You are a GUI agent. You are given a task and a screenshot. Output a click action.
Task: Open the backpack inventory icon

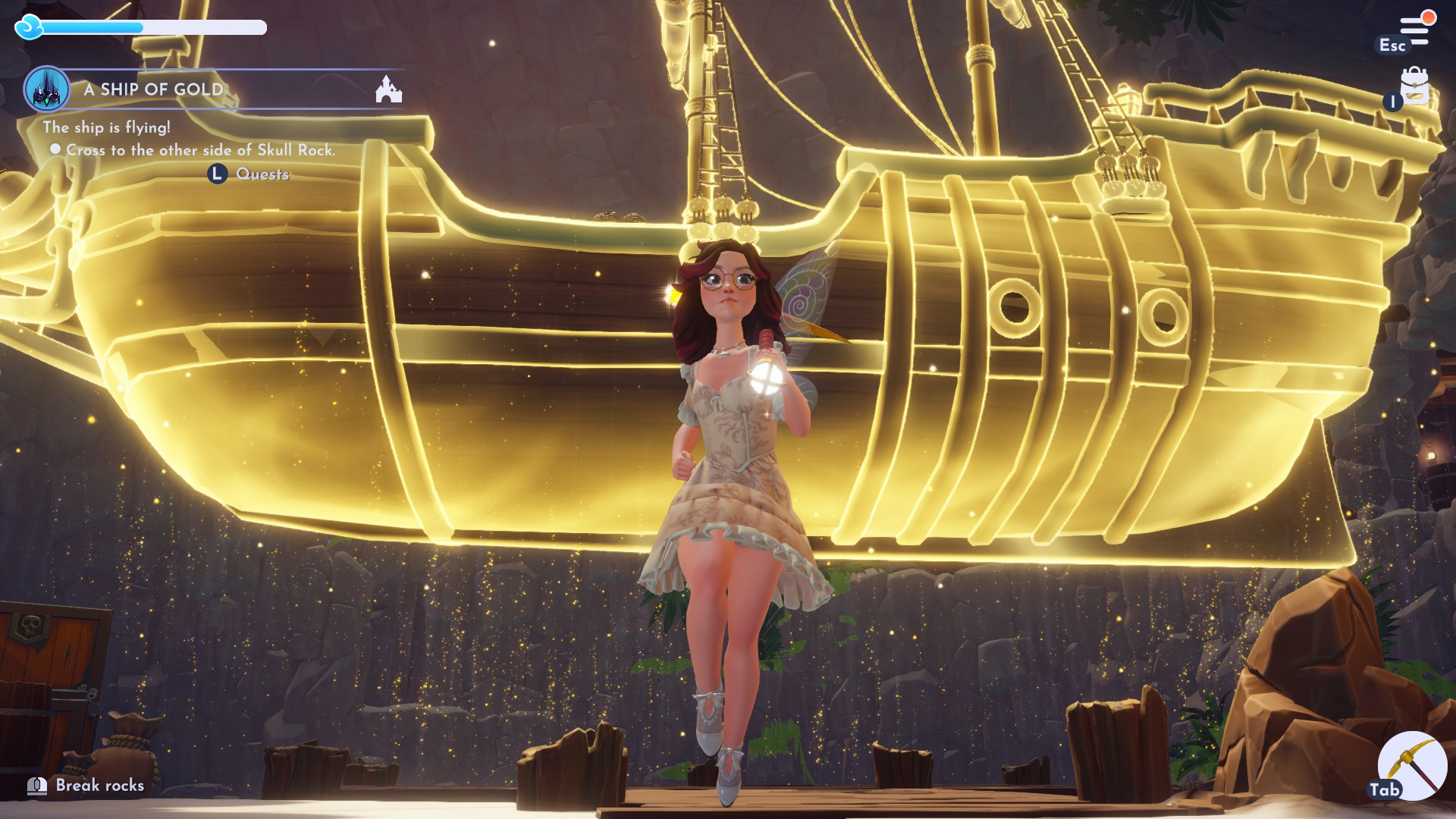1417,85
